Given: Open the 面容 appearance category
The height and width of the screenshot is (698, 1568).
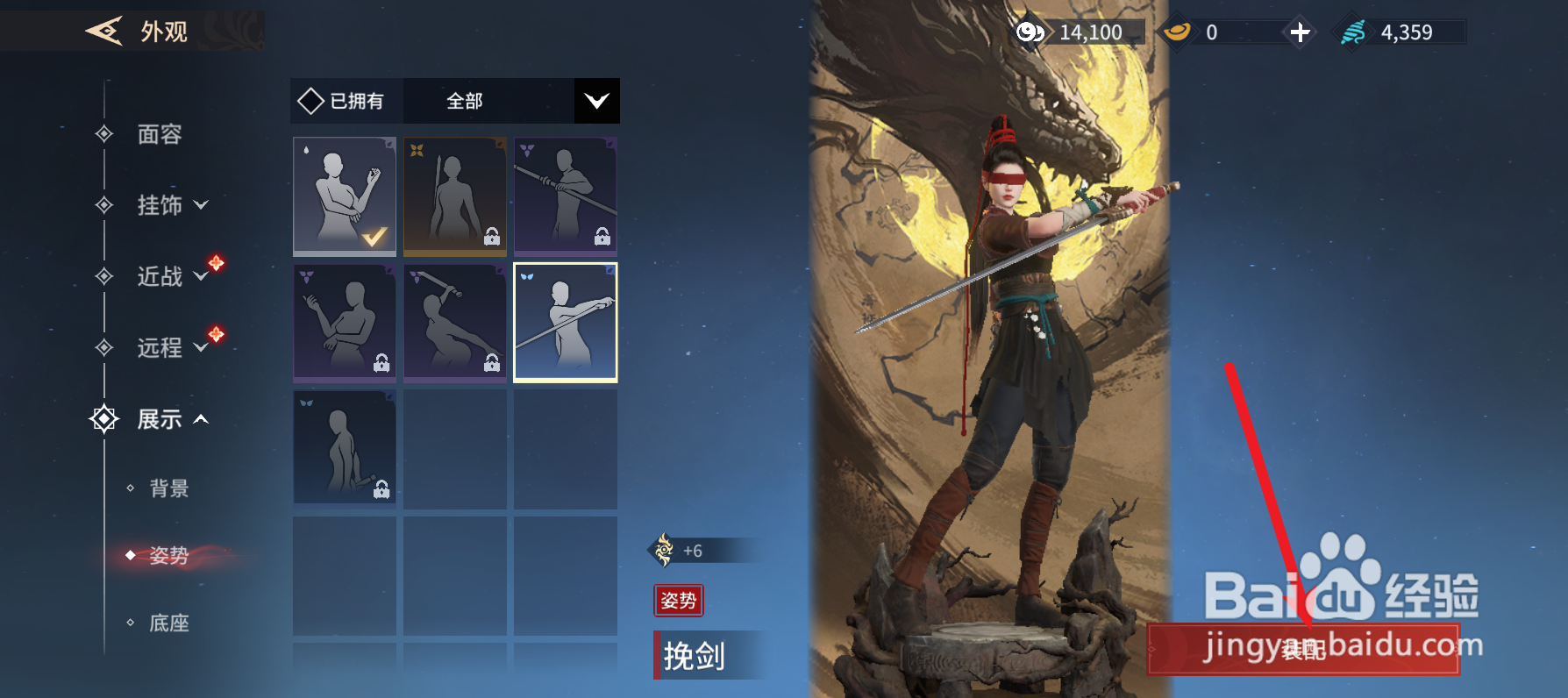Looking at the screenshot, I should [x=159, y=134].
